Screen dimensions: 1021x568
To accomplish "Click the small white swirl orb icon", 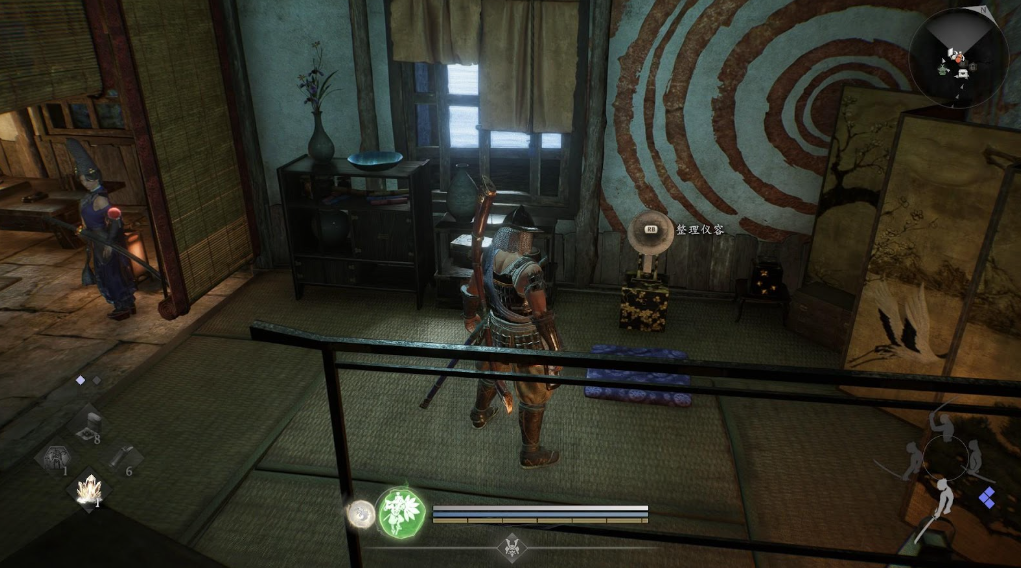I will 359,514.
